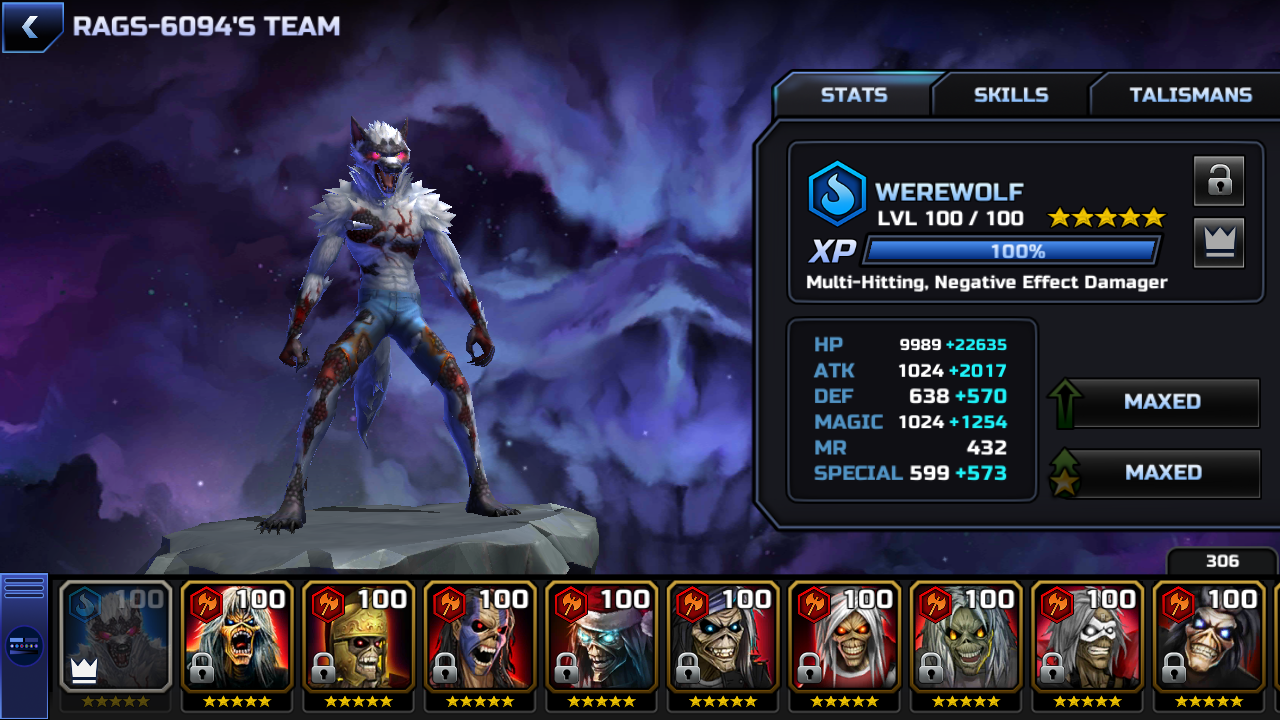Pick the green-skinned Eddie portrait

click(x=966, y=637)
